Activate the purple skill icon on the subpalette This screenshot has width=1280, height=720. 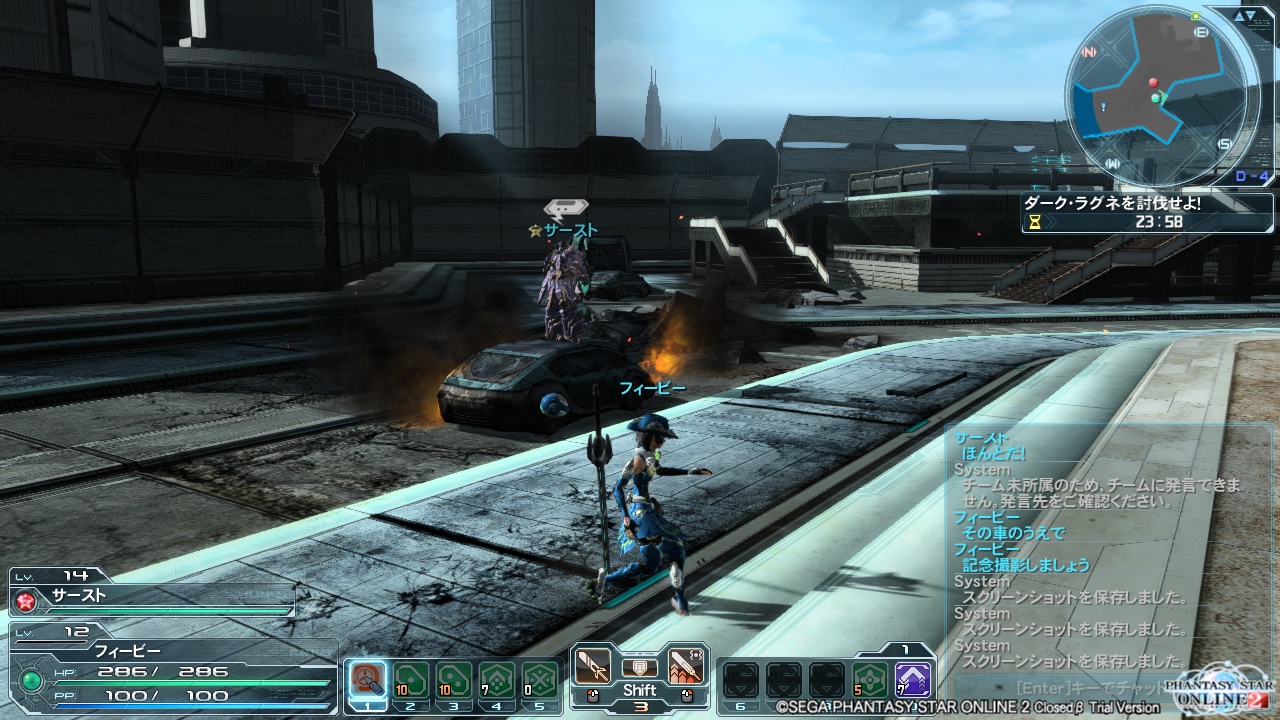[913, 680]
